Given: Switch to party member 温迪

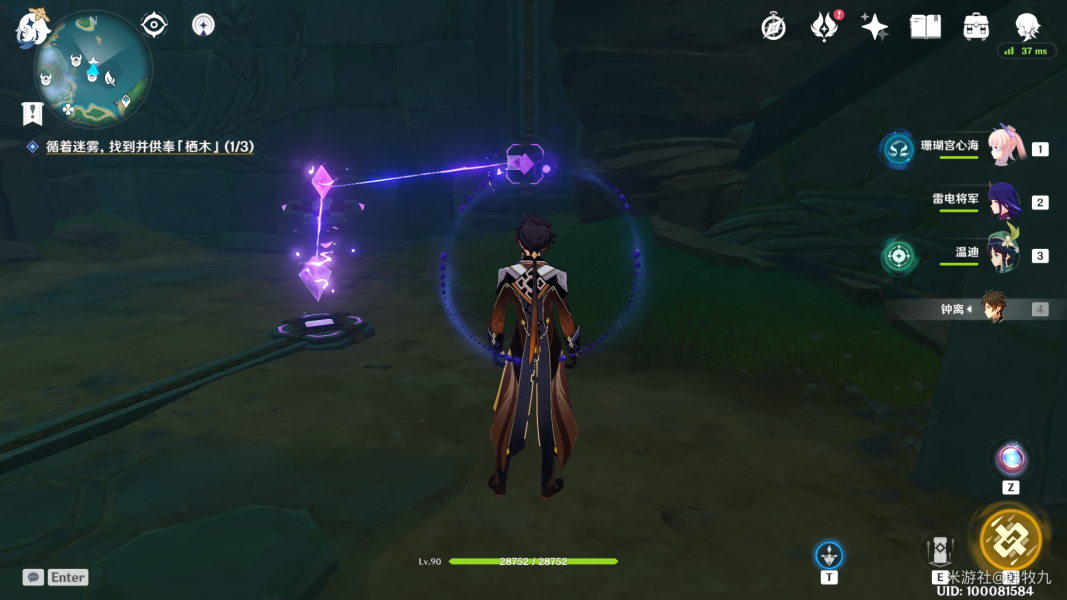Looking at the screenshot, I should [x=1002, y=254].
